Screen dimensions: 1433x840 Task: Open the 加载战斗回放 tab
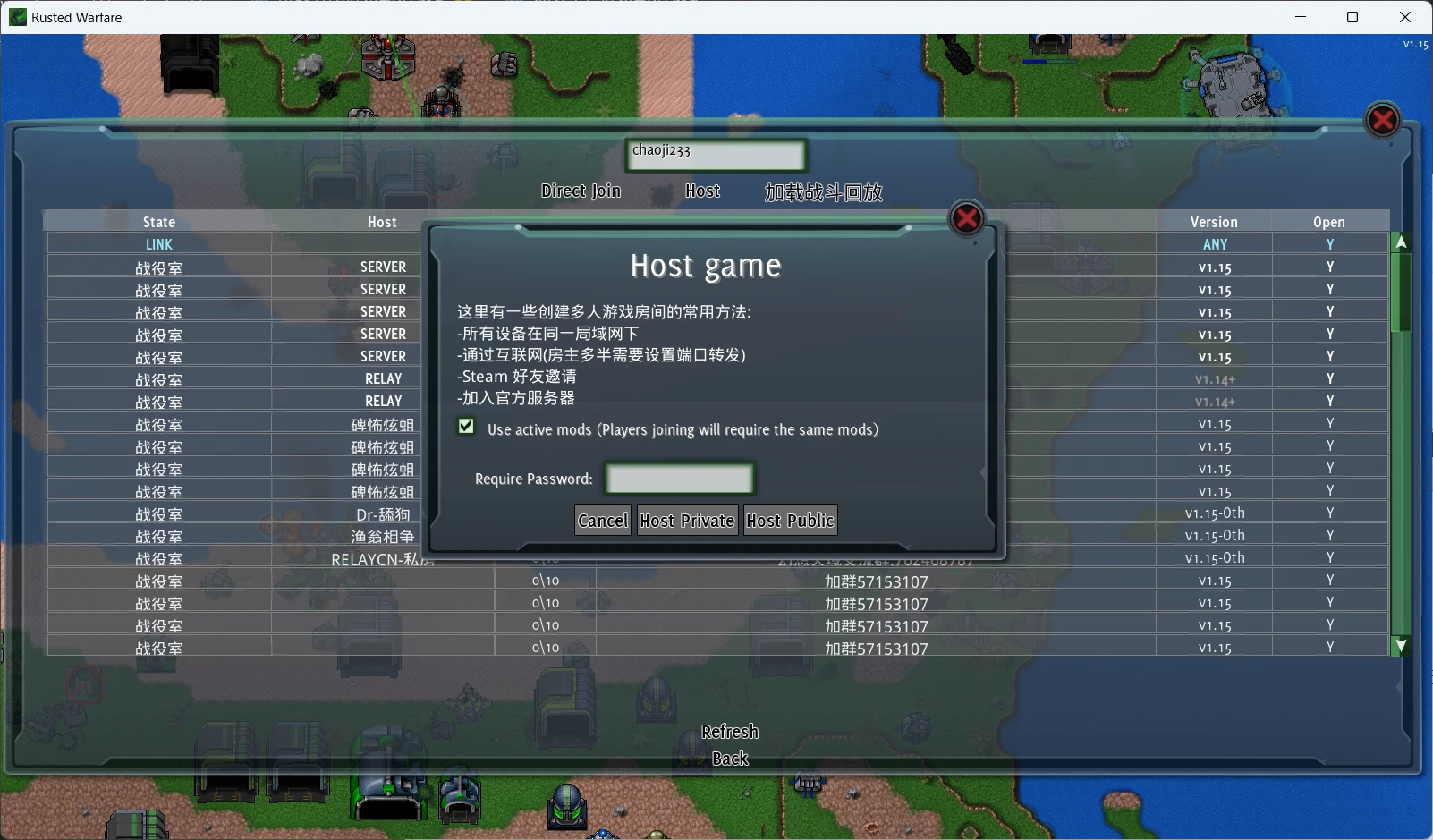point(824,191)
